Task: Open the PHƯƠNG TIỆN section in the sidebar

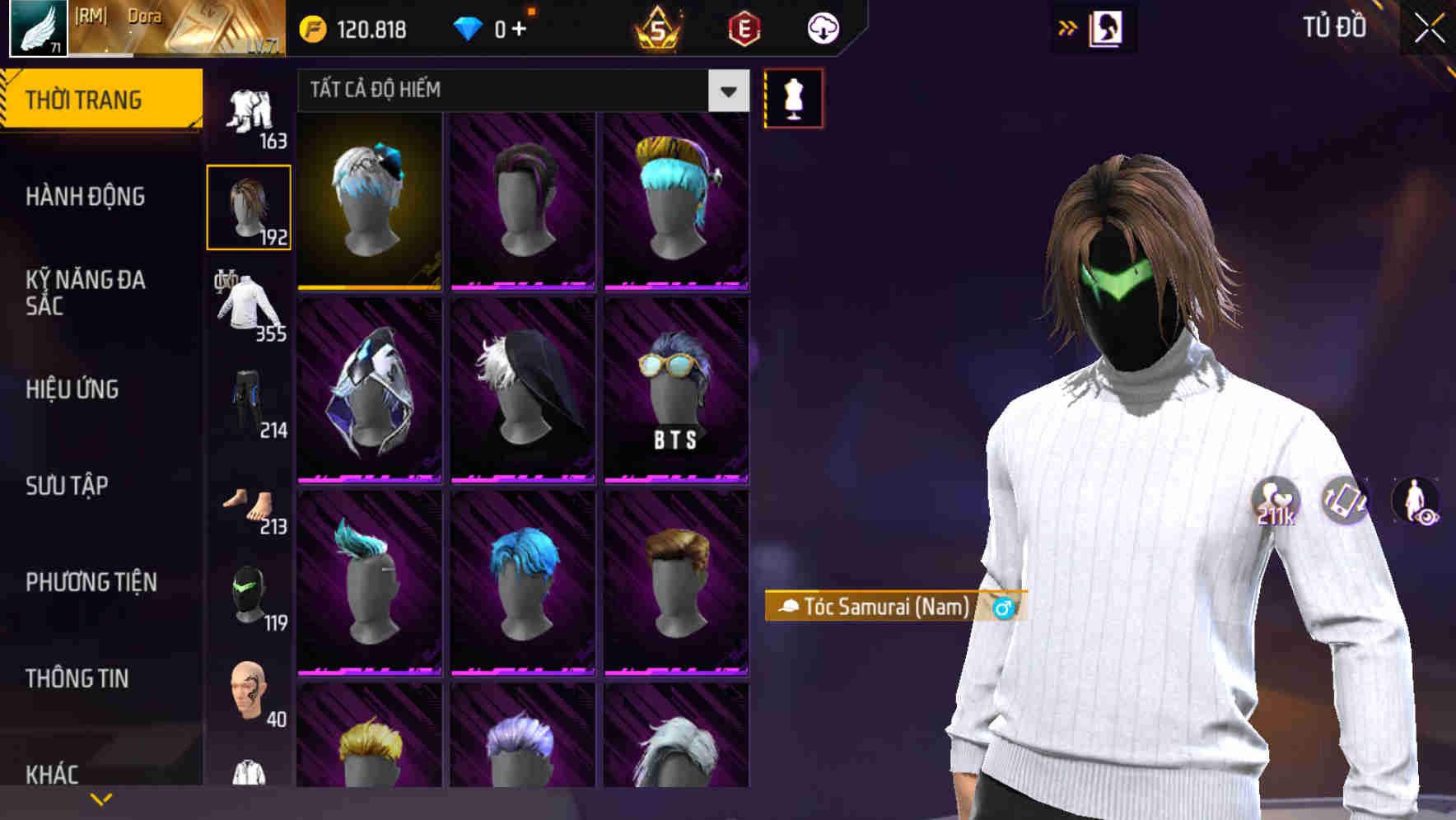Action: click(91, 582)
